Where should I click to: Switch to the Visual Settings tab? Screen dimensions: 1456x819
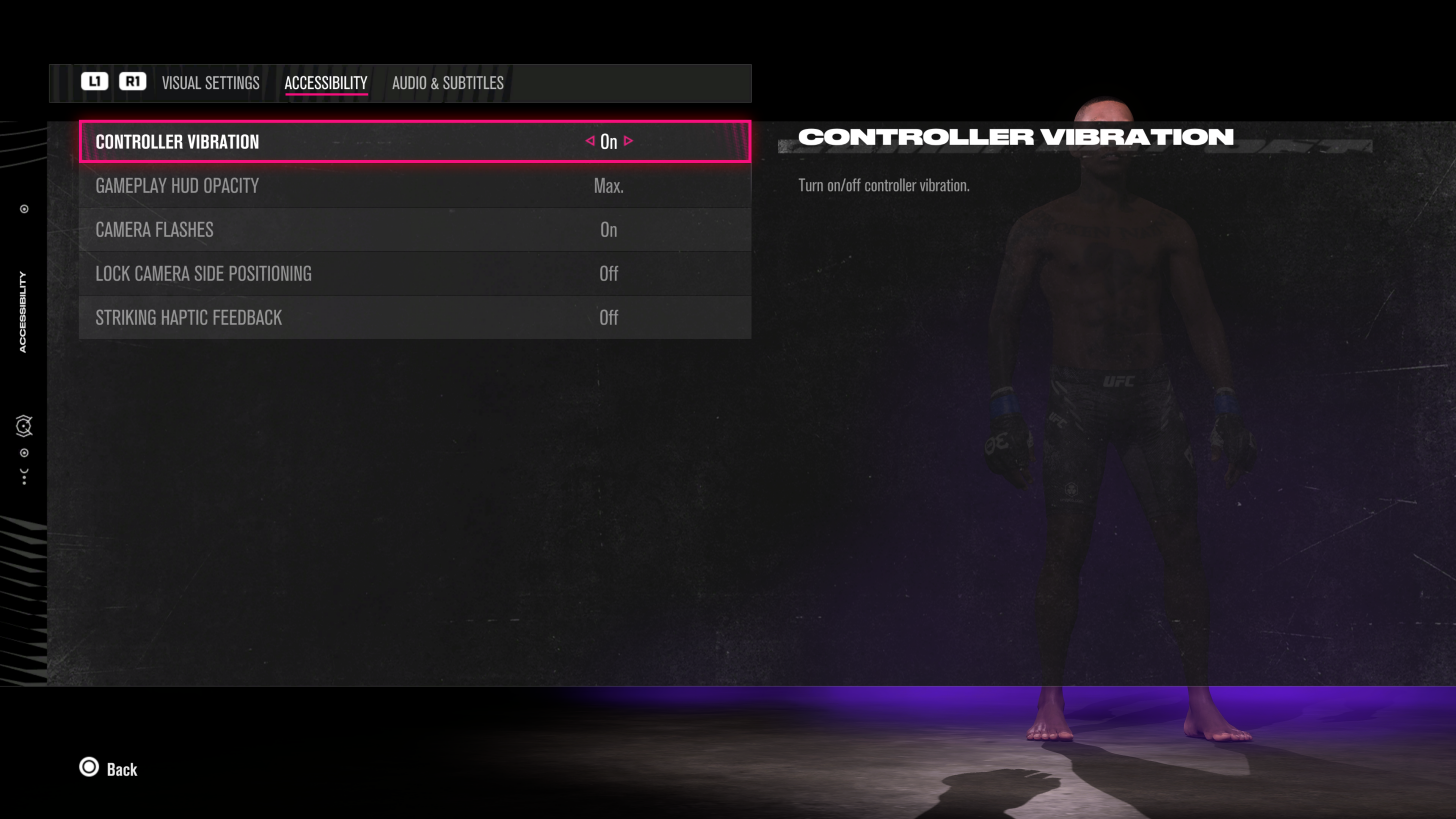(210, 83)
